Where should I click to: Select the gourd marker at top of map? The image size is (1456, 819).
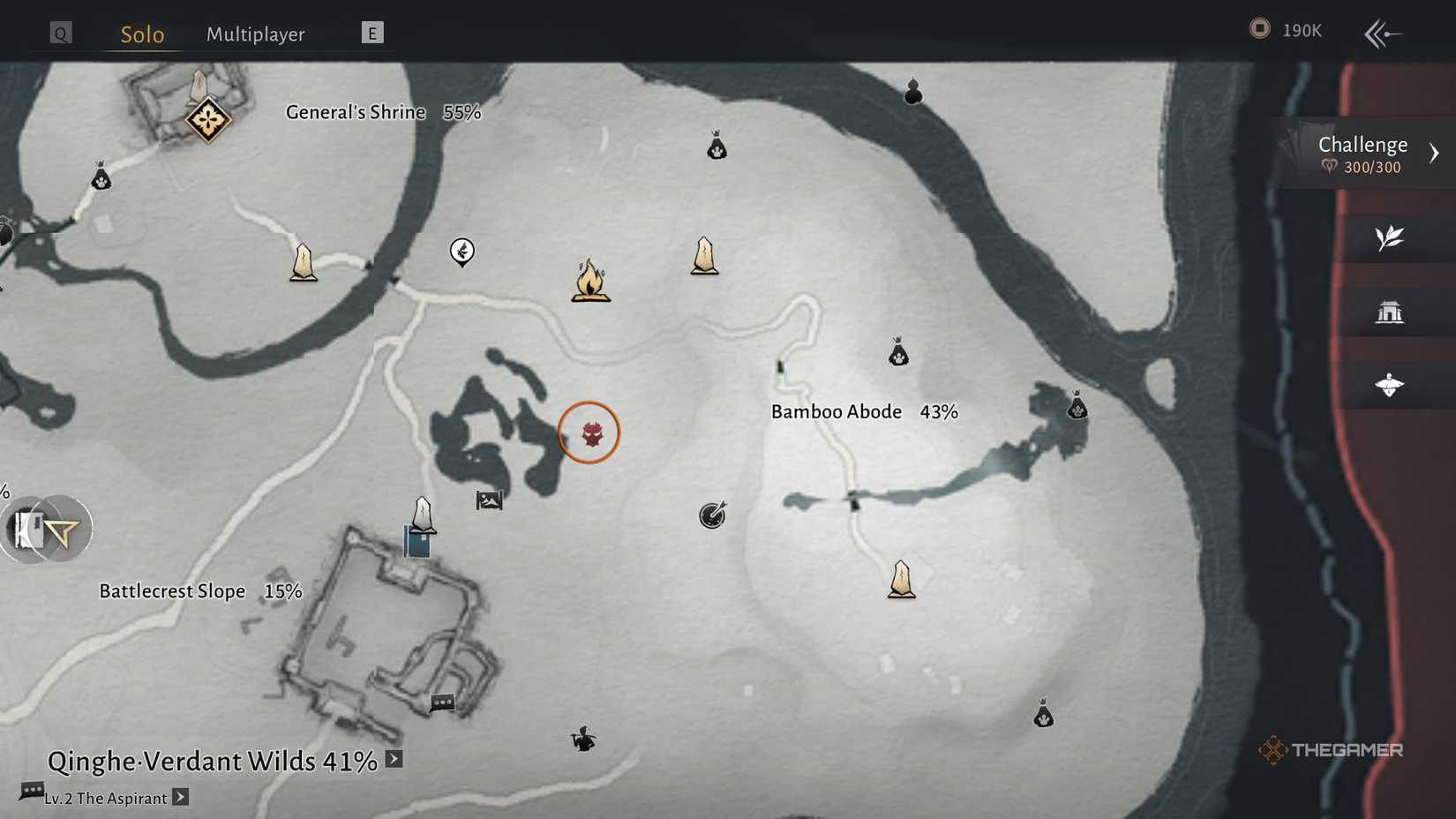(912, 91)
